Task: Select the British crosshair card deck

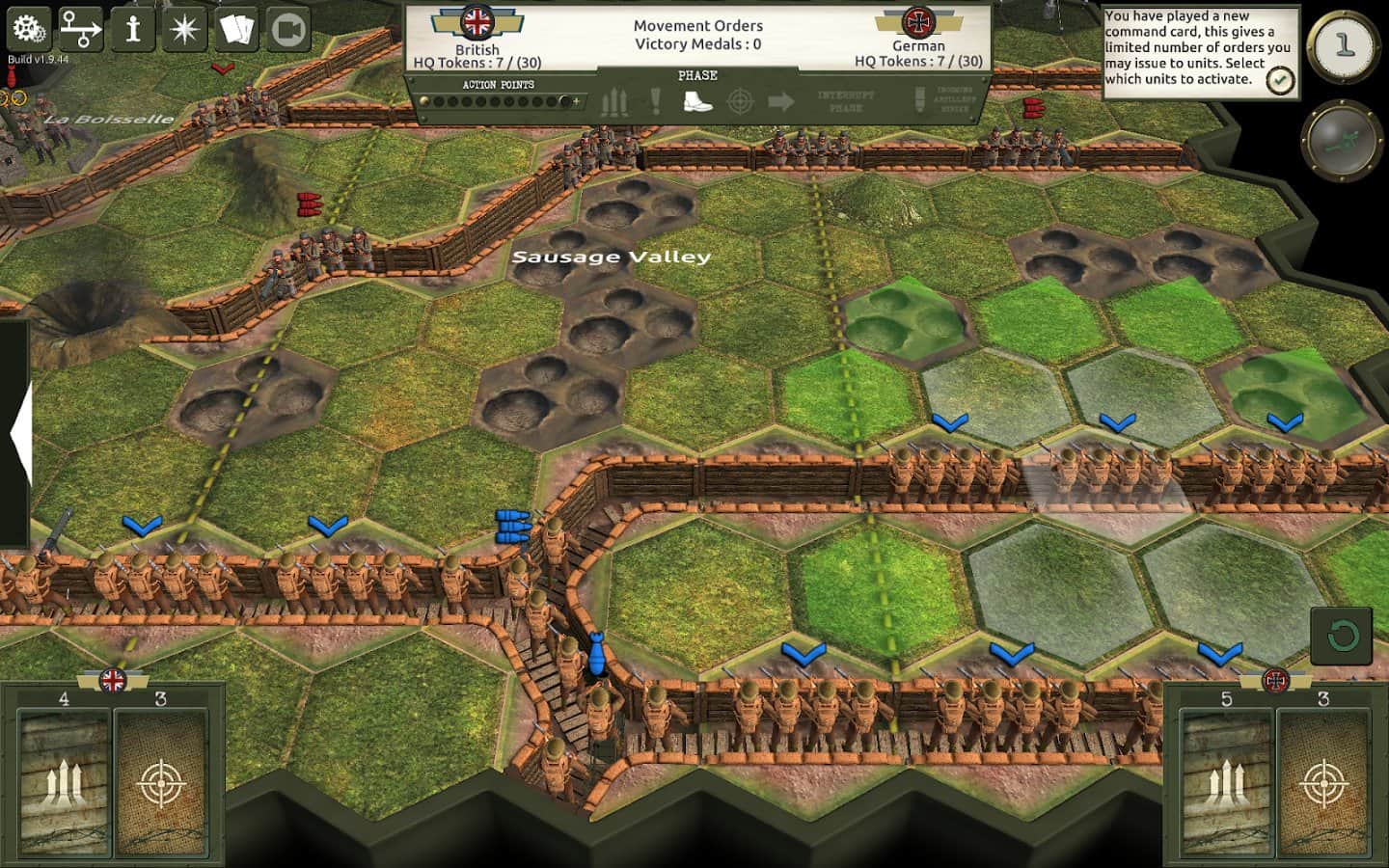Action: tap(161, 782)
